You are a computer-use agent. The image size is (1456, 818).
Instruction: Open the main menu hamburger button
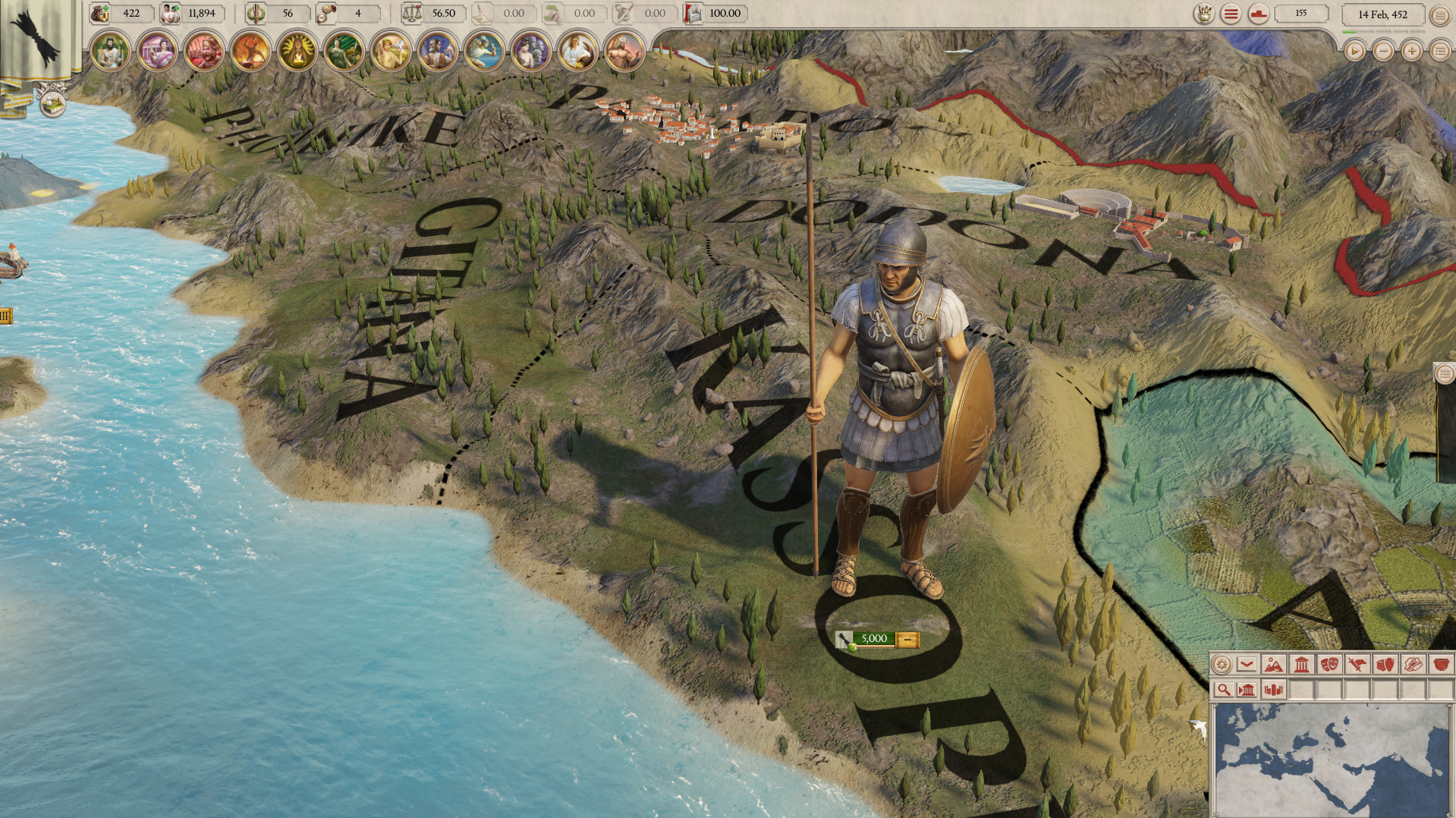[x=1440, y=15]
